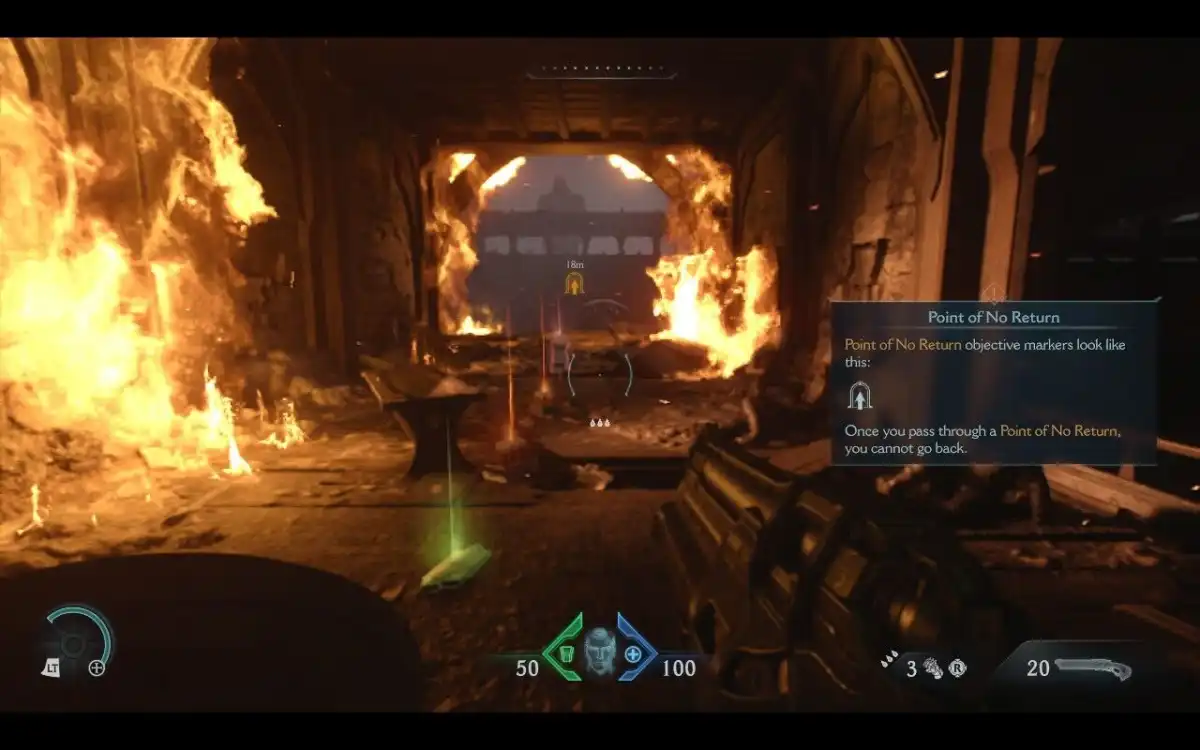The width and height of the screenshot is (1200, 750).
Task: Click the circular ability gauge
Action: point(78,636)
